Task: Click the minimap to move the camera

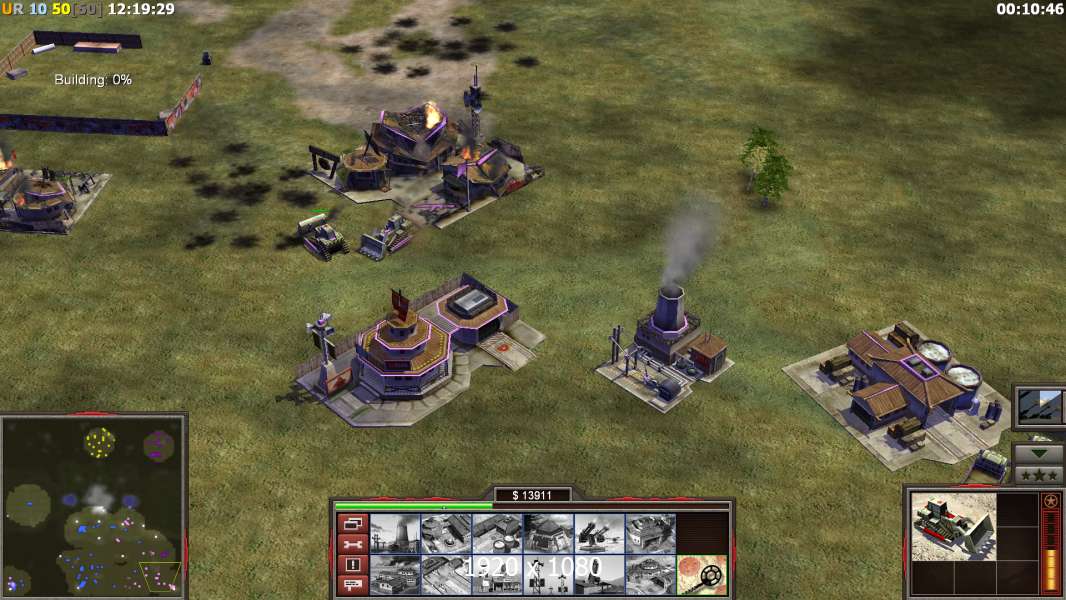Action: tap(93, 503)
